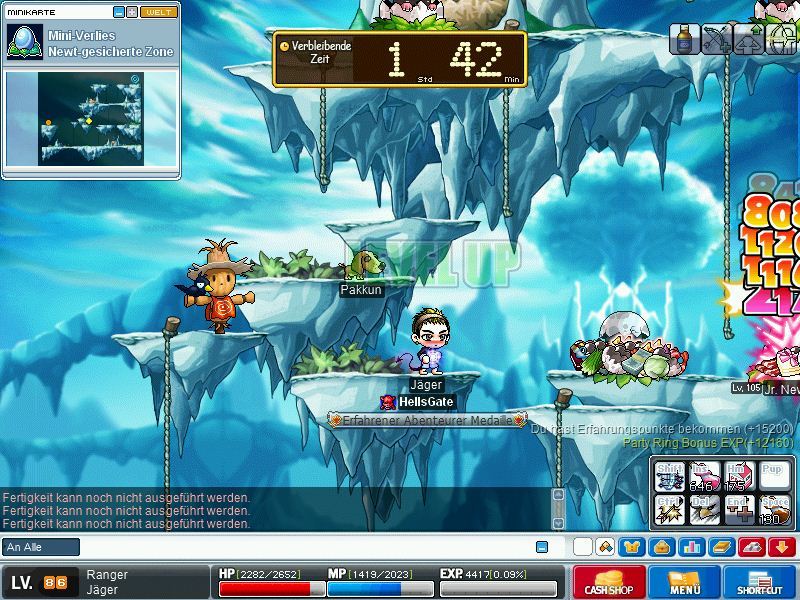This screenshot has height=600, width=800.
Task: Open the Cash Shop
Action: (x=609, y=582)
